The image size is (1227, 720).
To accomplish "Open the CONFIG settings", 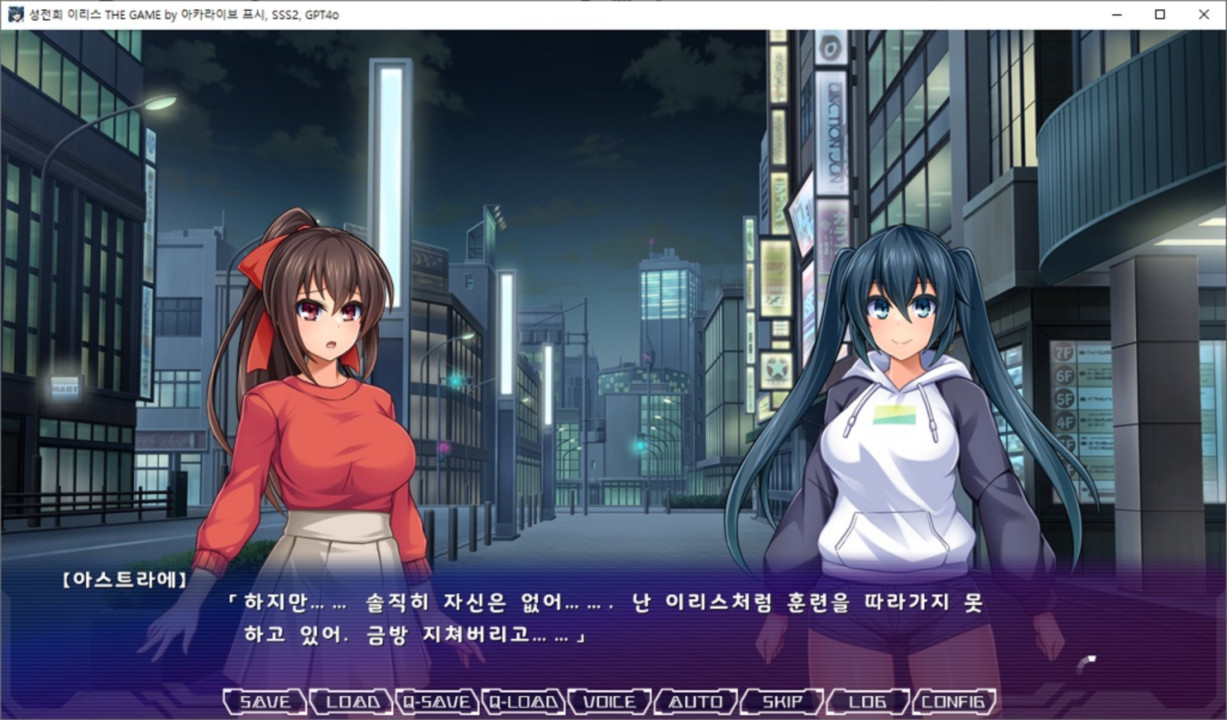I will pos(954,702).
